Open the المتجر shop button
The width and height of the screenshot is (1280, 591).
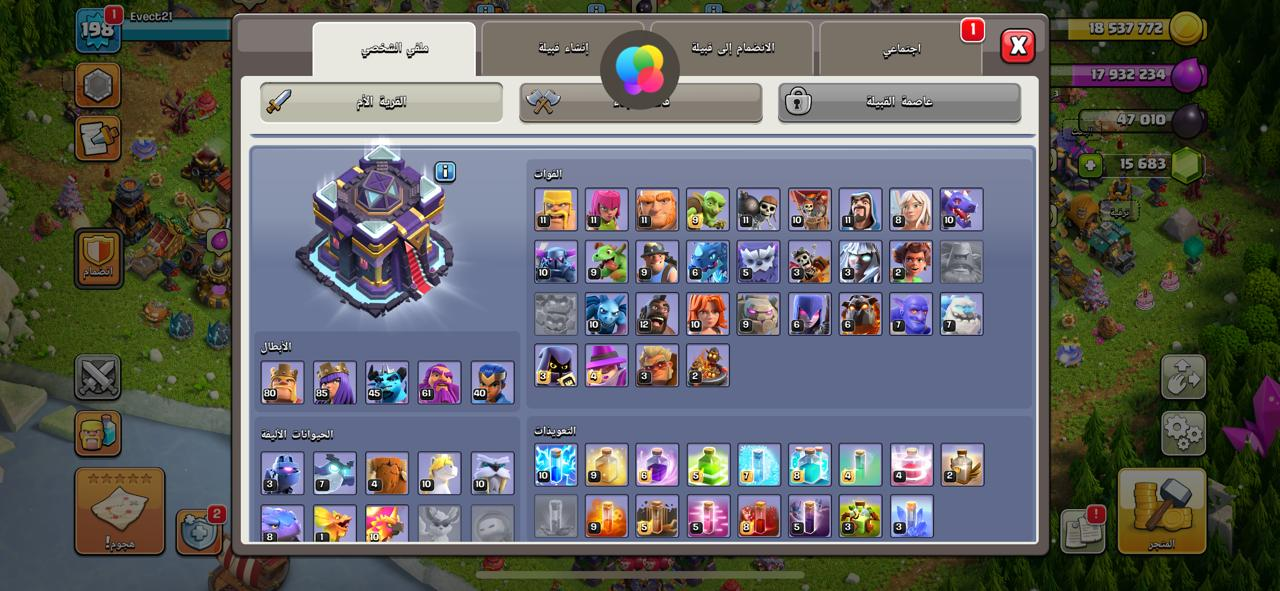(1162, 510)
